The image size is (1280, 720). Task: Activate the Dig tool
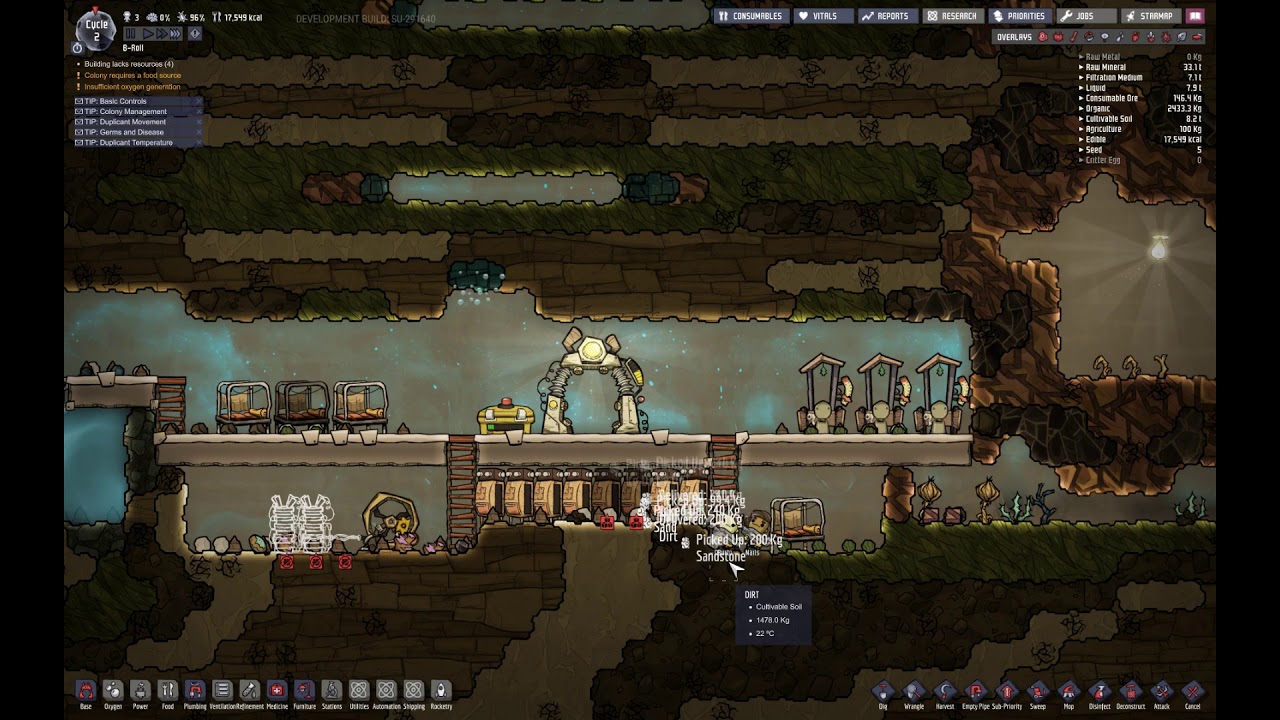(x=883, y=691)
